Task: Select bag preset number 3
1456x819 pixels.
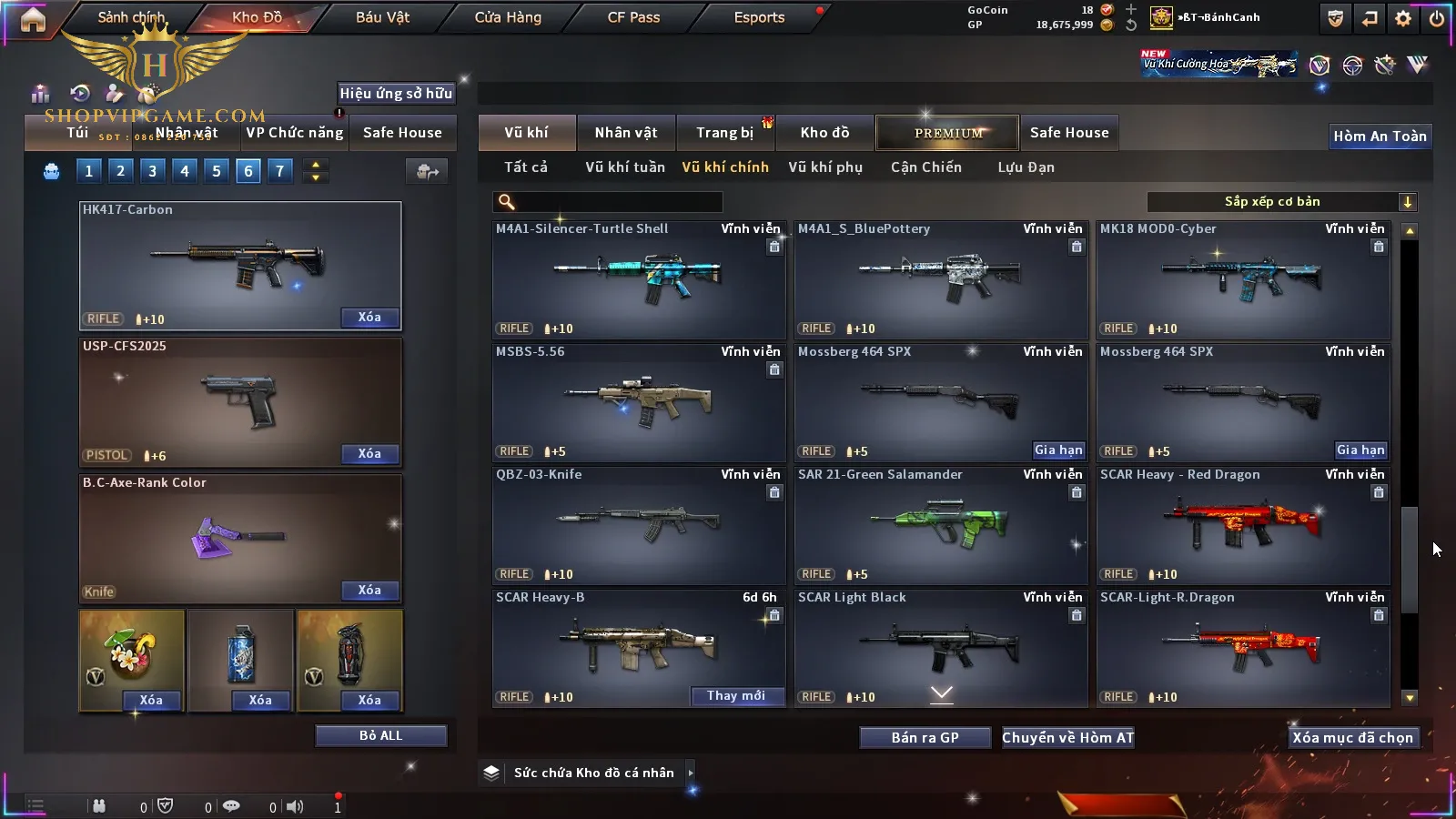Action: pos(152,171)
